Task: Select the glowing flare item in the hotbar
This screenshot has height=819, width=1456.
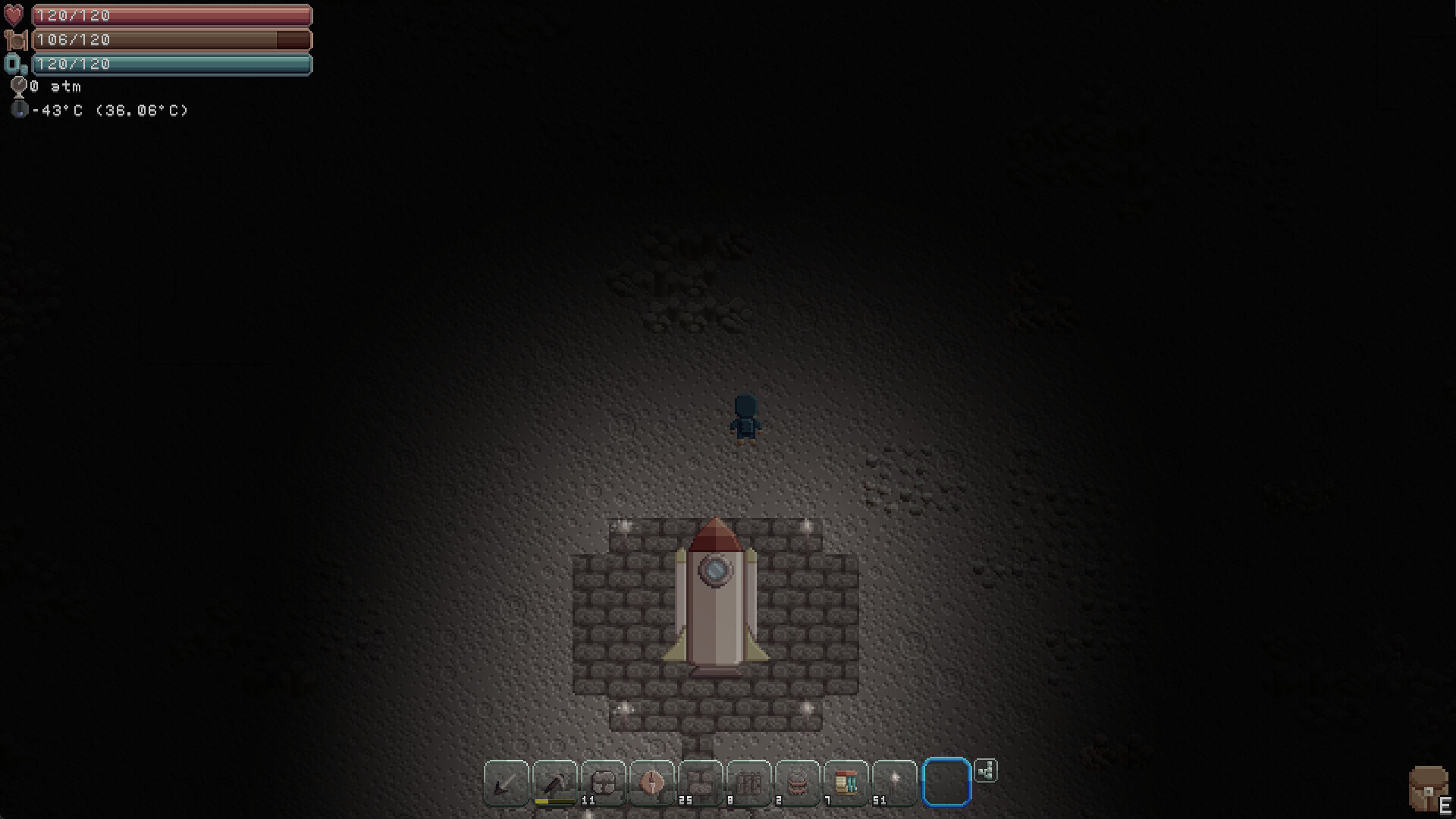Action: tap(895, 783)
